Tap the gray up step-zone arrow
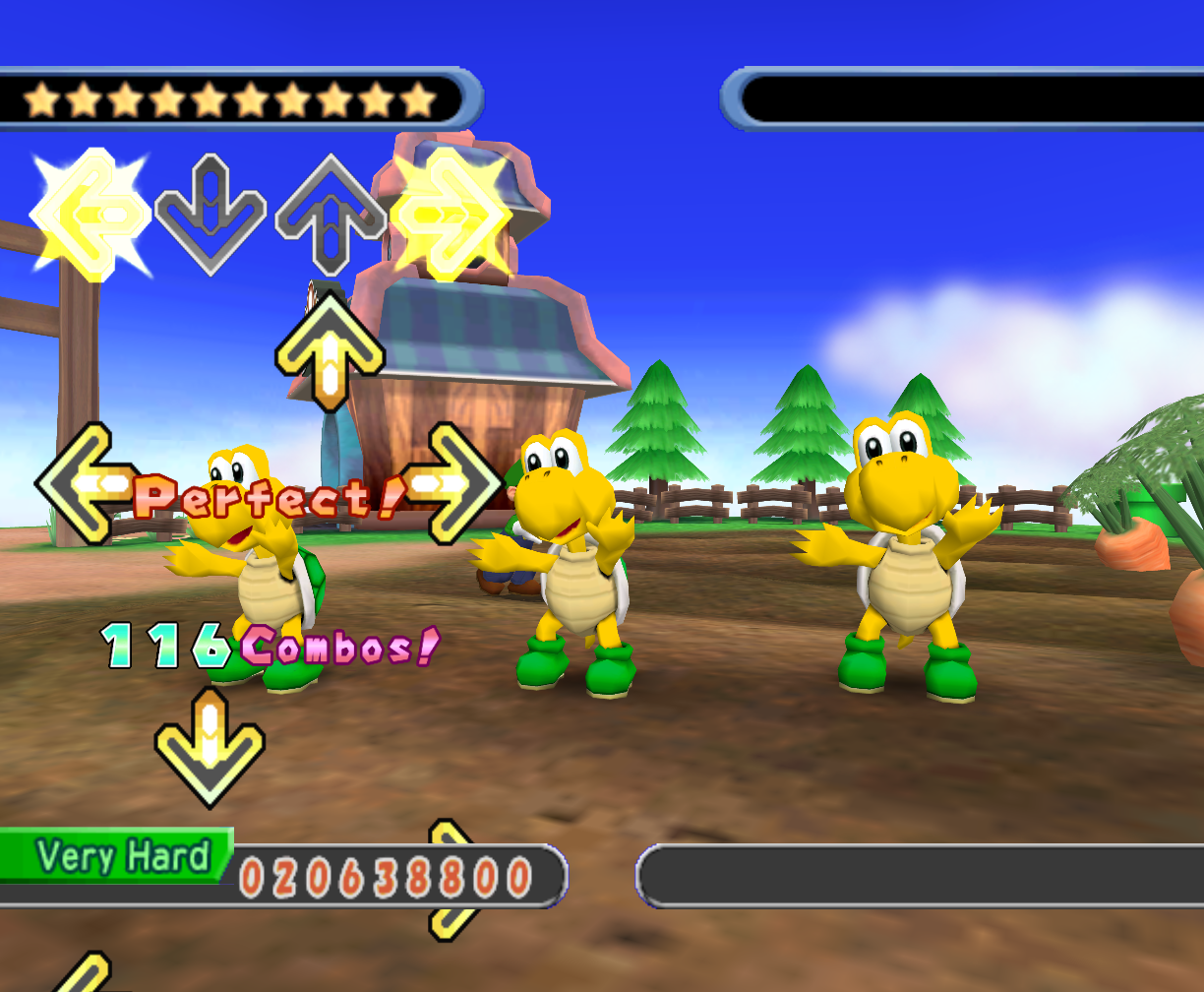The image size is (1204, 992). point(330,215)
